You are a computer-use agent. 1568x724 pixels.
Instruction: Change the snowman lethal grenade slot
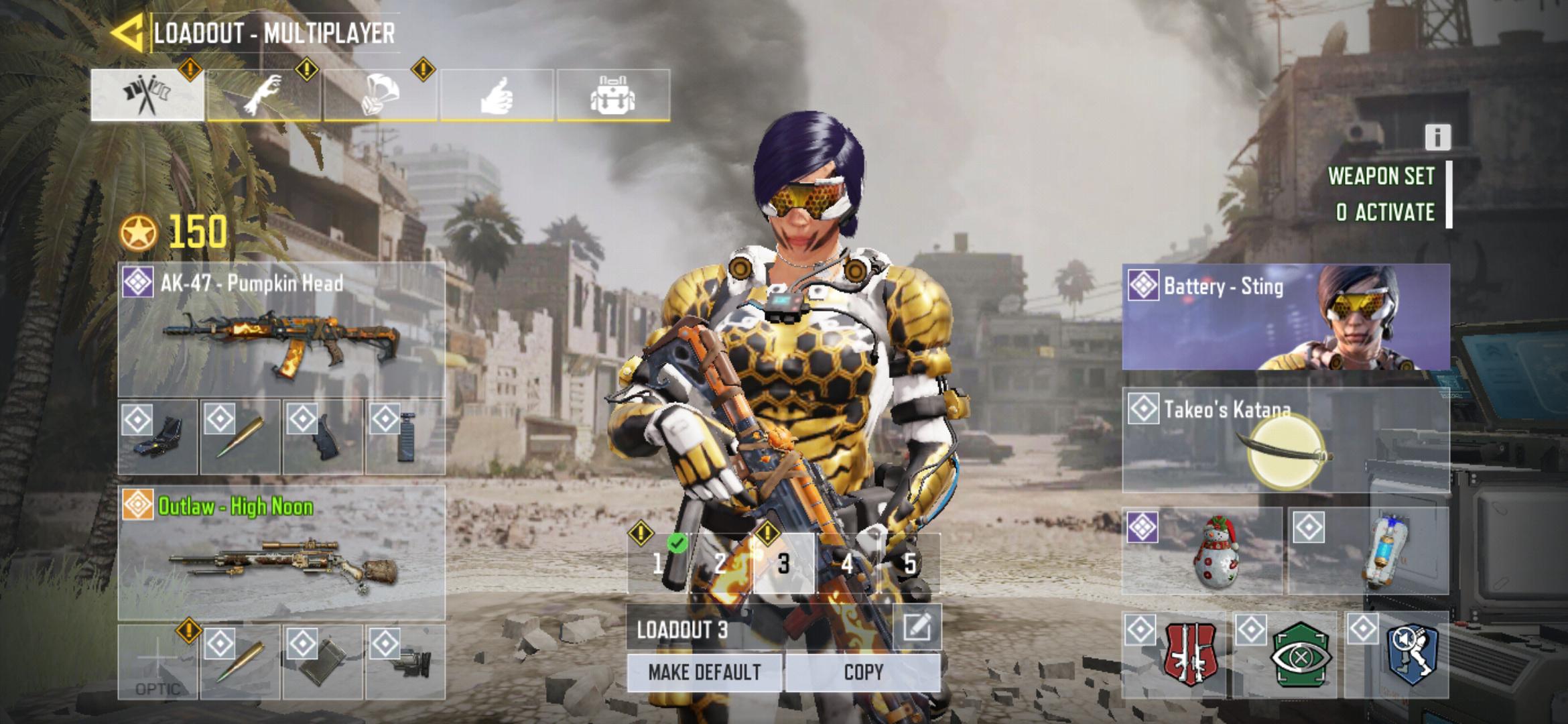(1202, 551)
